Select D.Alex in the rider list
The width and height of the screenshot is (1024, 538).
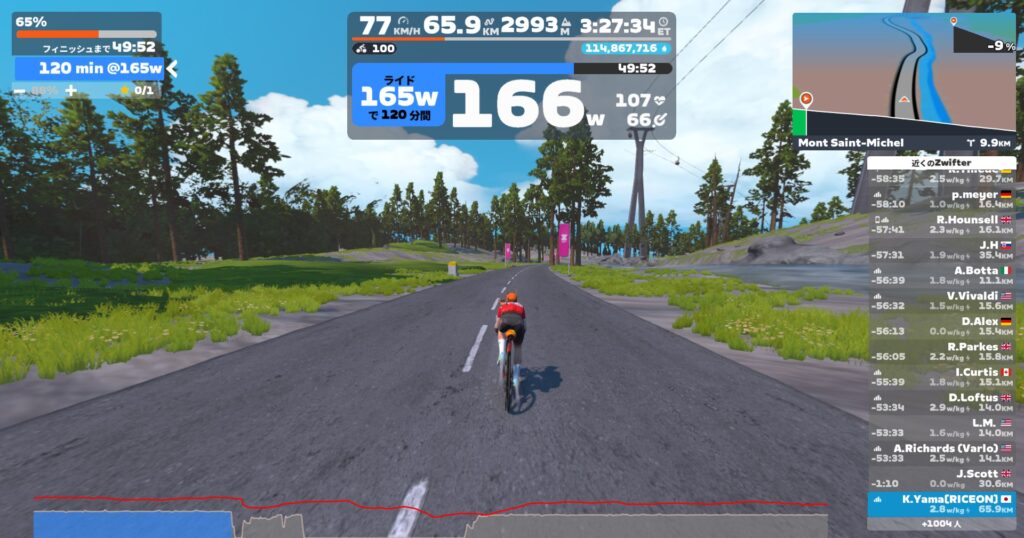pyautogui.click(x=940, y=326)
